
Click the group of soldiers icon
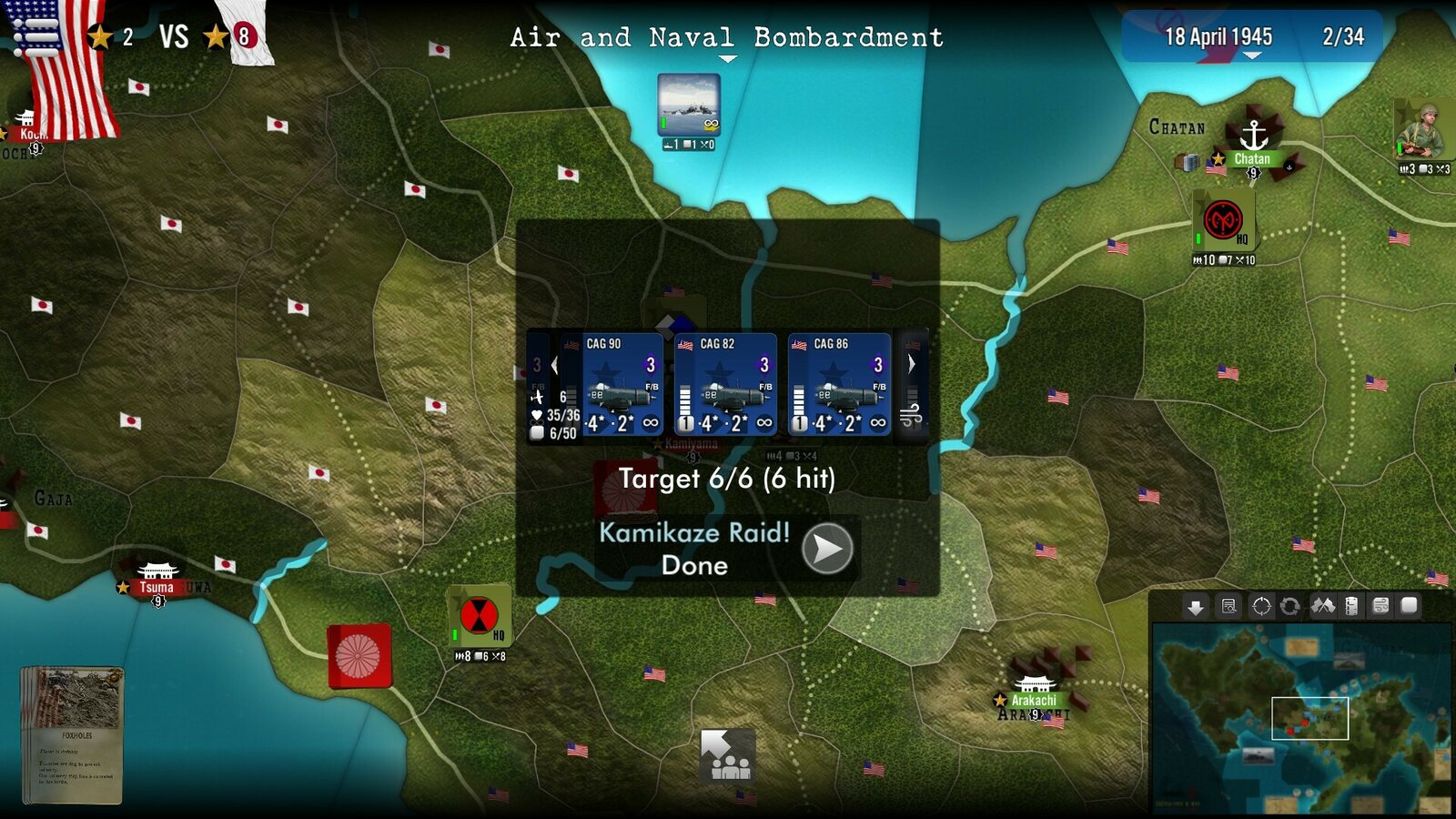pyautogui.click(x=728, y=755)
